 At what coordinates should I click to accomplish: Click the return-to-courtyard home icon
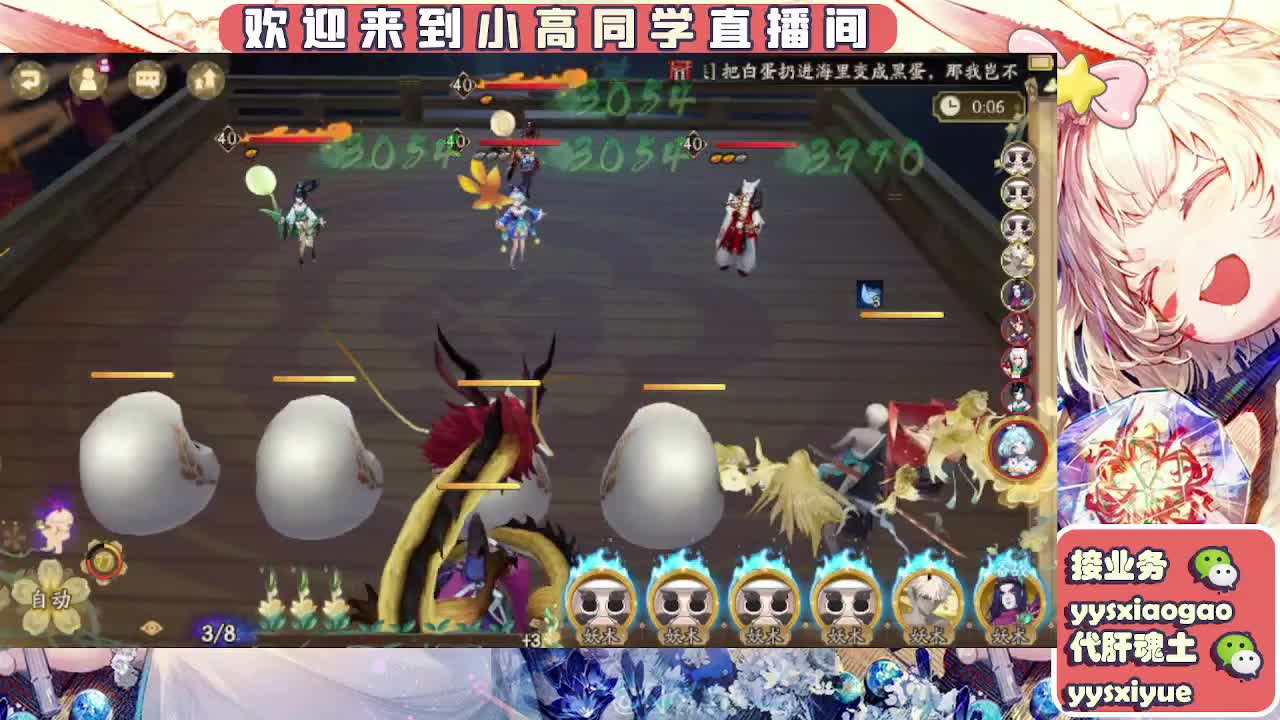pyautogui.click(x=207, y=80)
